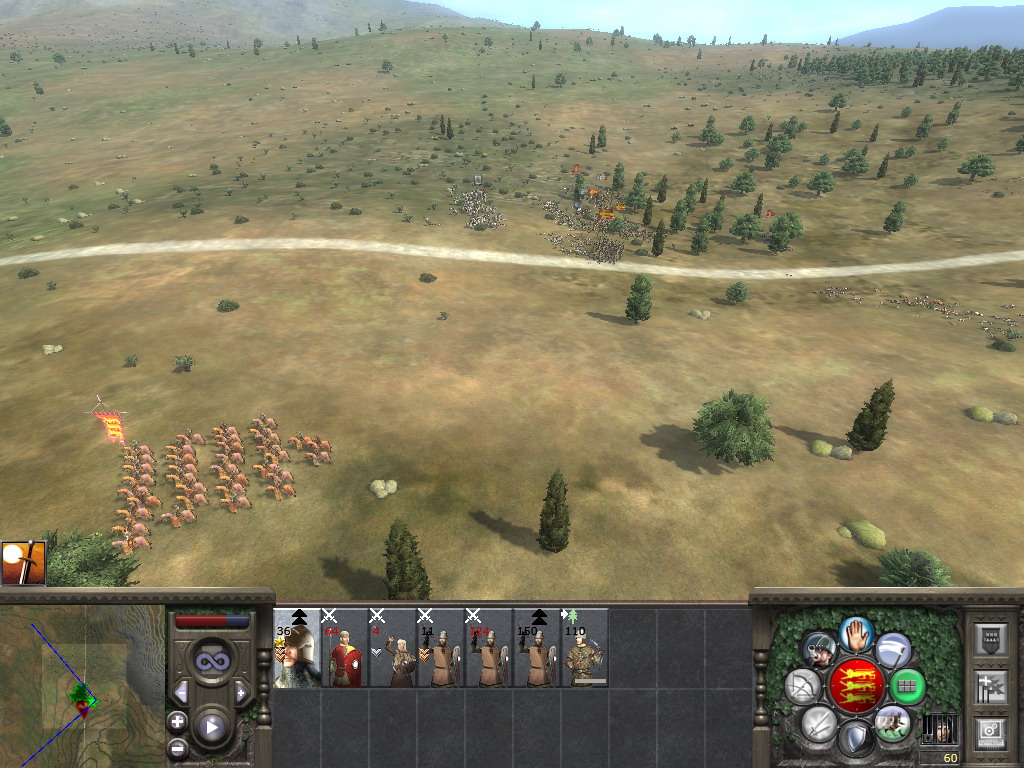Toggle fire at will bow icon
Viewport: 1024px width, 768px height.
point(803,687)
